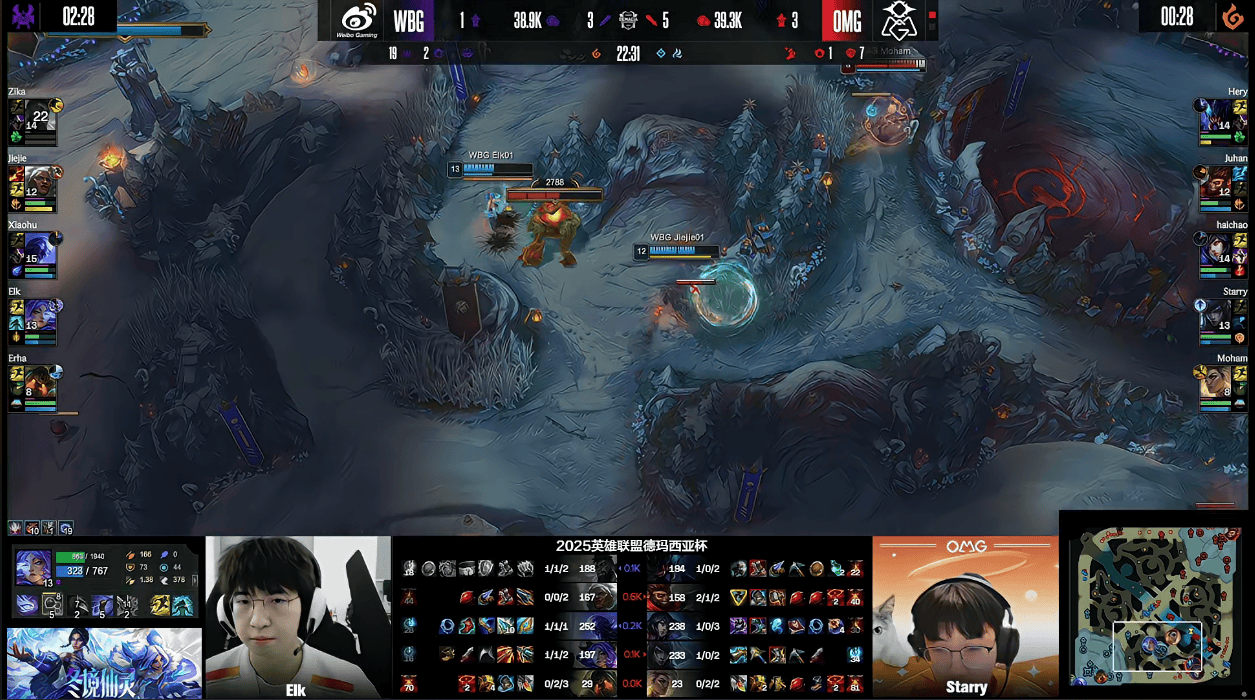Click Juhan's champion portrait
Viewport: 1255px width, 700px height.
[x=1214, y=181]
